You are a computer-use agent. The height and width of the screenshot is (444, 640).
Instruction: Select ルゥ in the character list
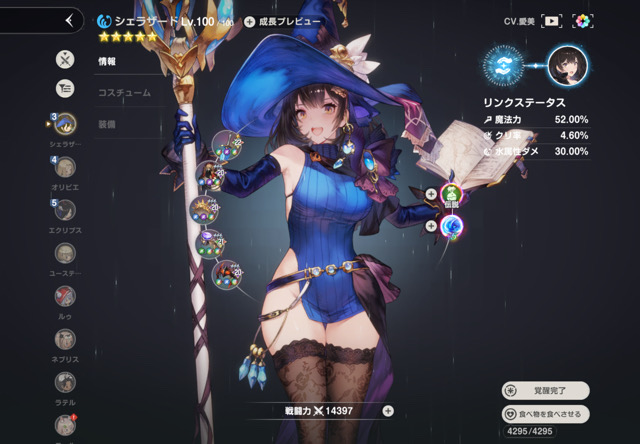(65, 296)
